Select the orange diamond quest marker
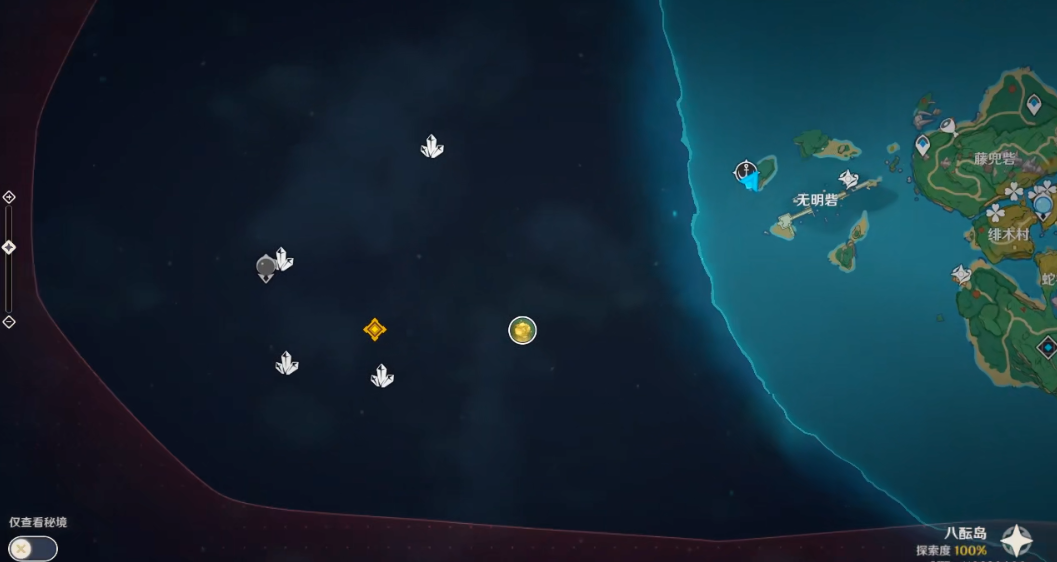 (375, 329)
